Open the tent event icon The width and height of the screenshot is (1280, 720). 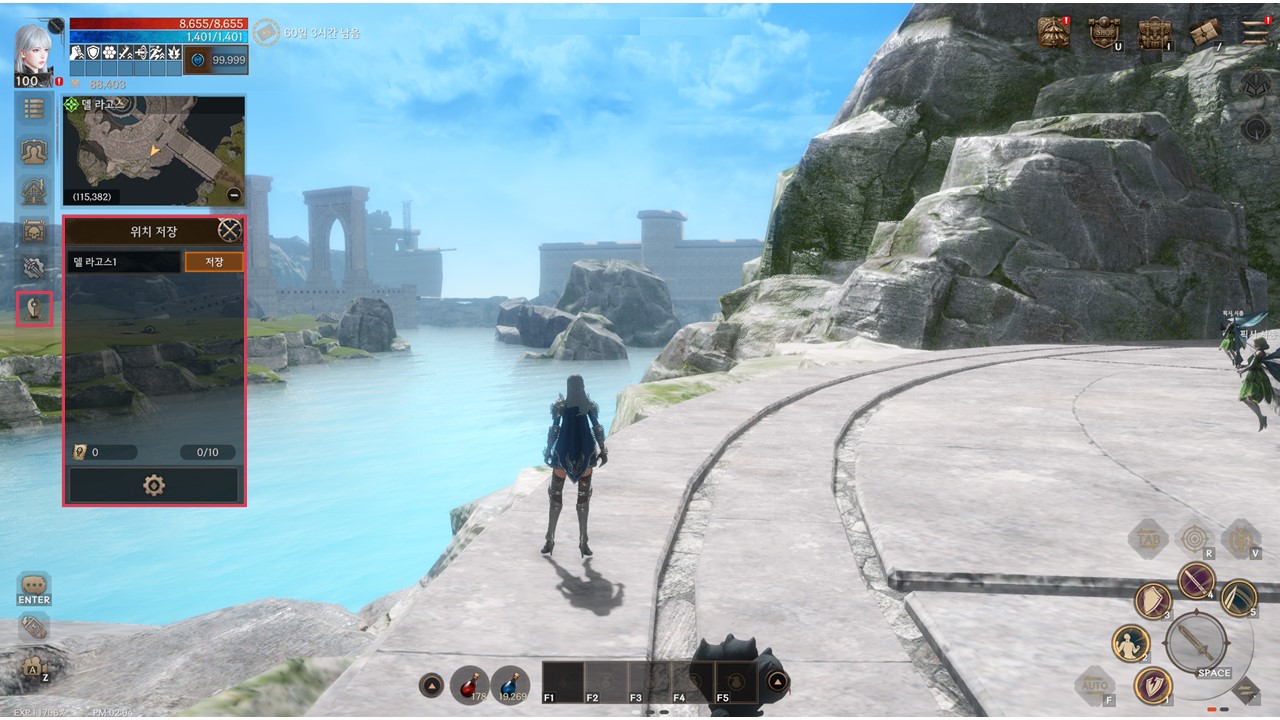click(1053, 32)
